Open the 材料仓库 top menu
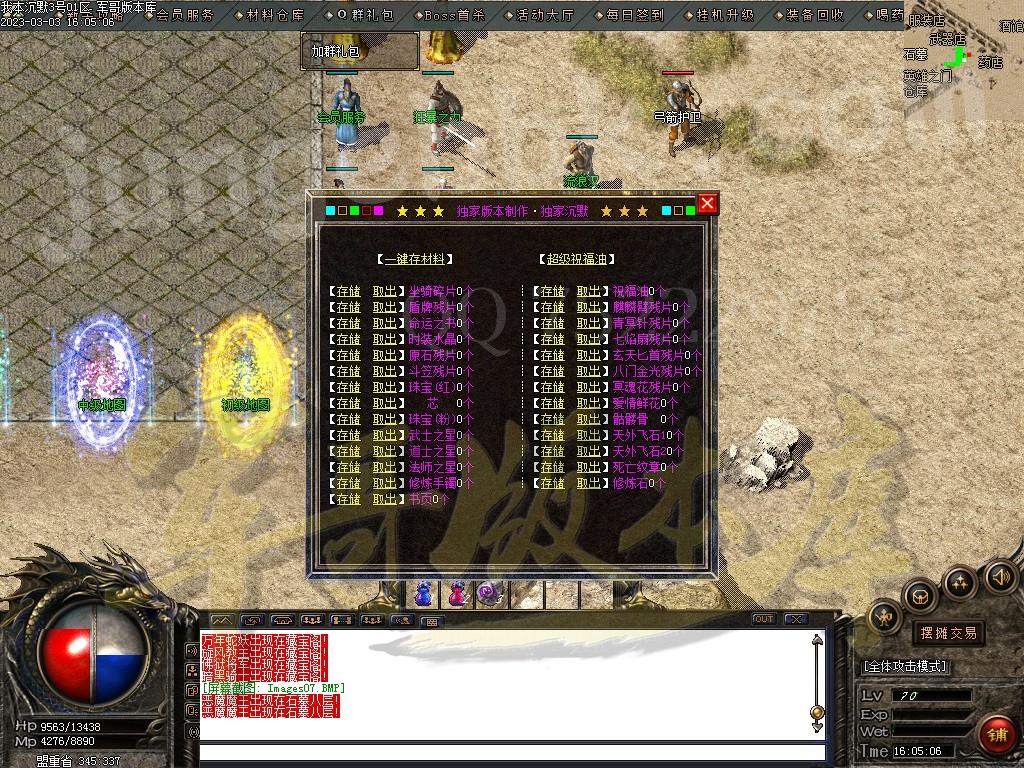The width and height of the screenshot is (1024, 768). point(275,15)
